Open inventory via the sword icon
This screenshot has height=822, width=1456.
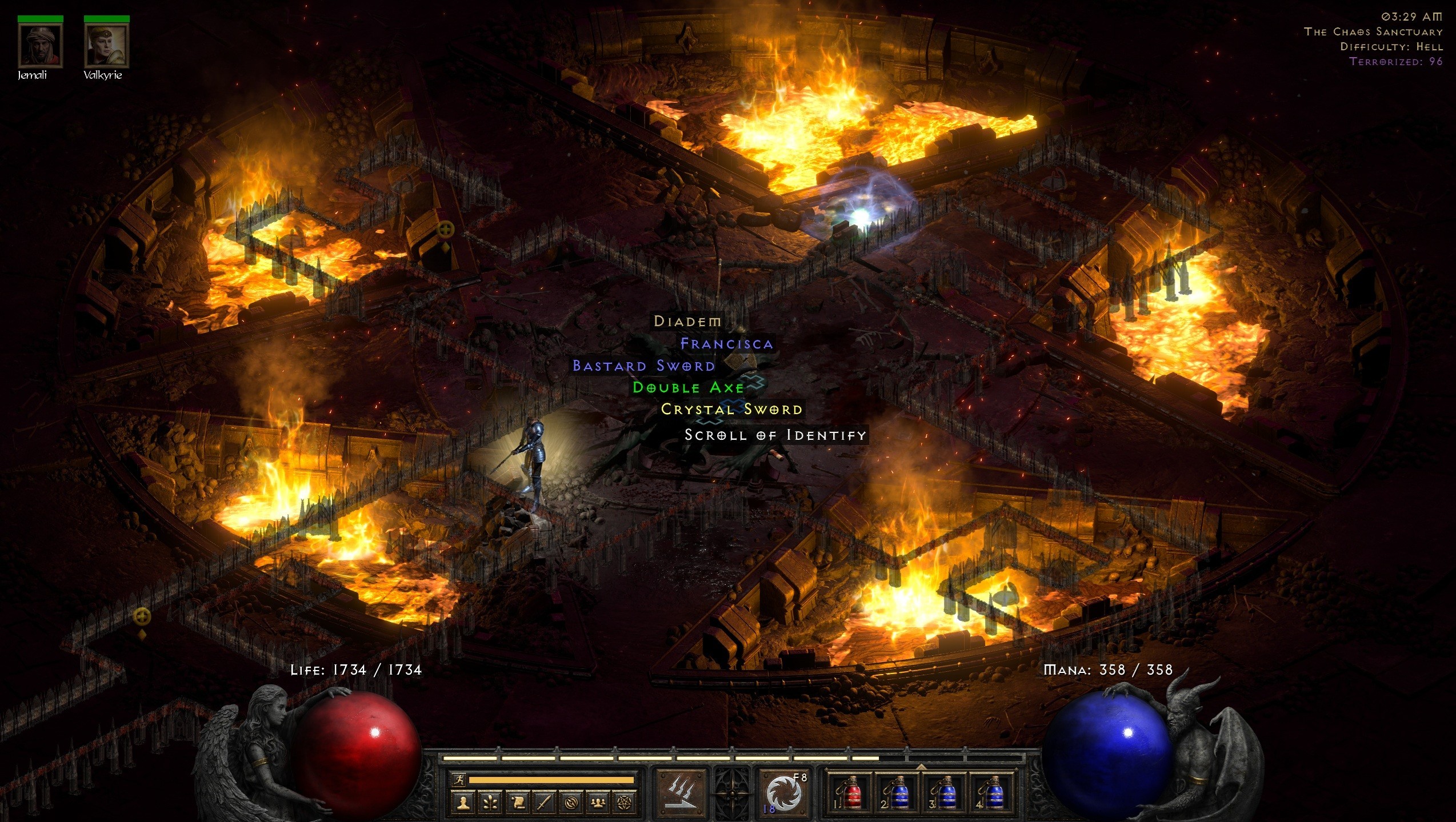tap(544, 803)
